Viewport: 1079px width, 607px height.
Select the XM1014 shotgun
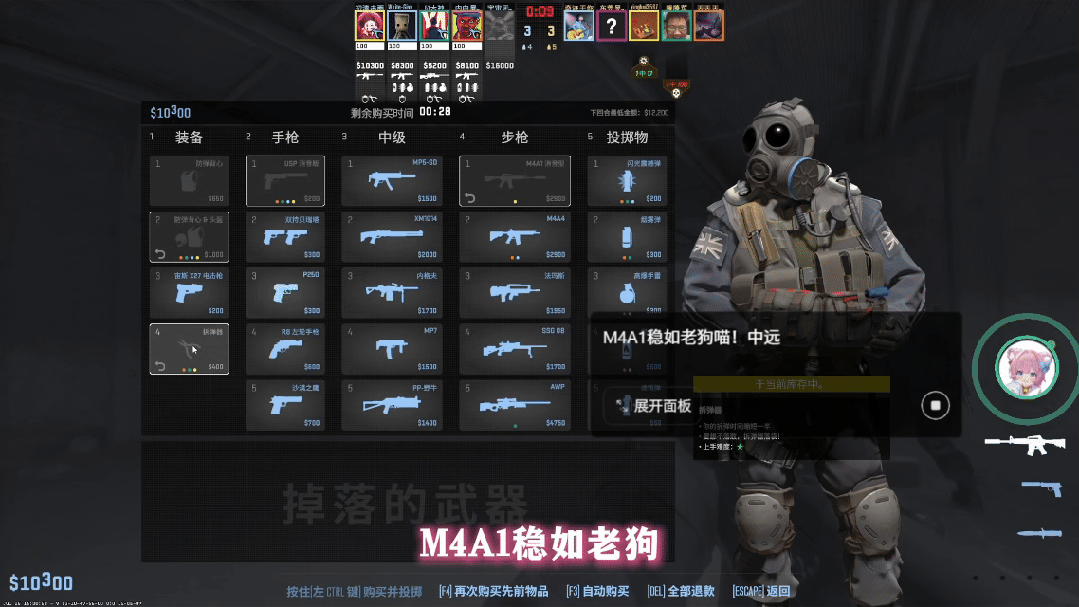coord(391,237)
